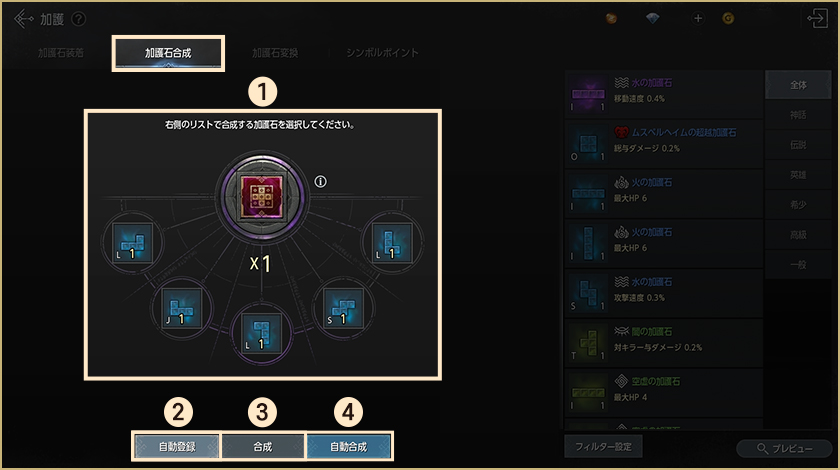The image size is (840, 470).
Task: Click the 自動登録 button
Action: (x=177, y=446)
